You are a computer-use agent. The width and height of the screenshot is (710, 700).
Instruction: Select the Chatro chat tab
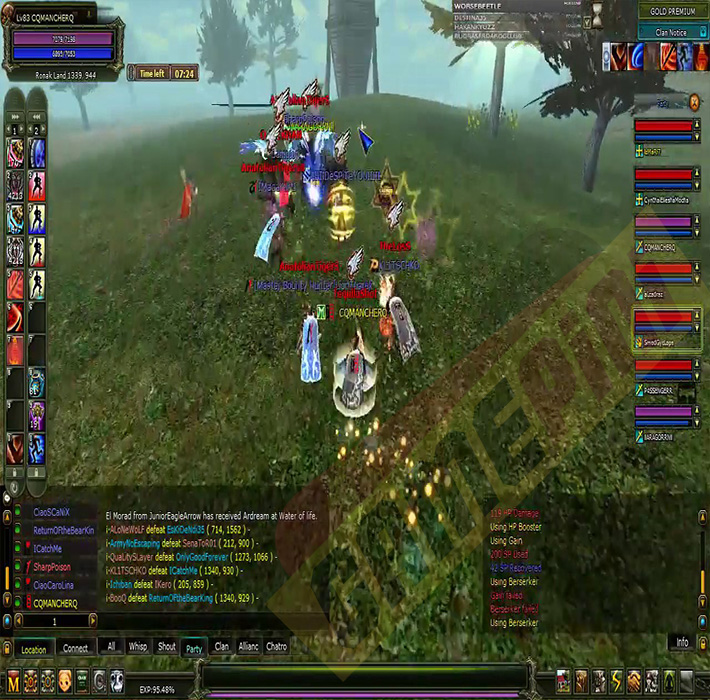click(x=277, y=647)
